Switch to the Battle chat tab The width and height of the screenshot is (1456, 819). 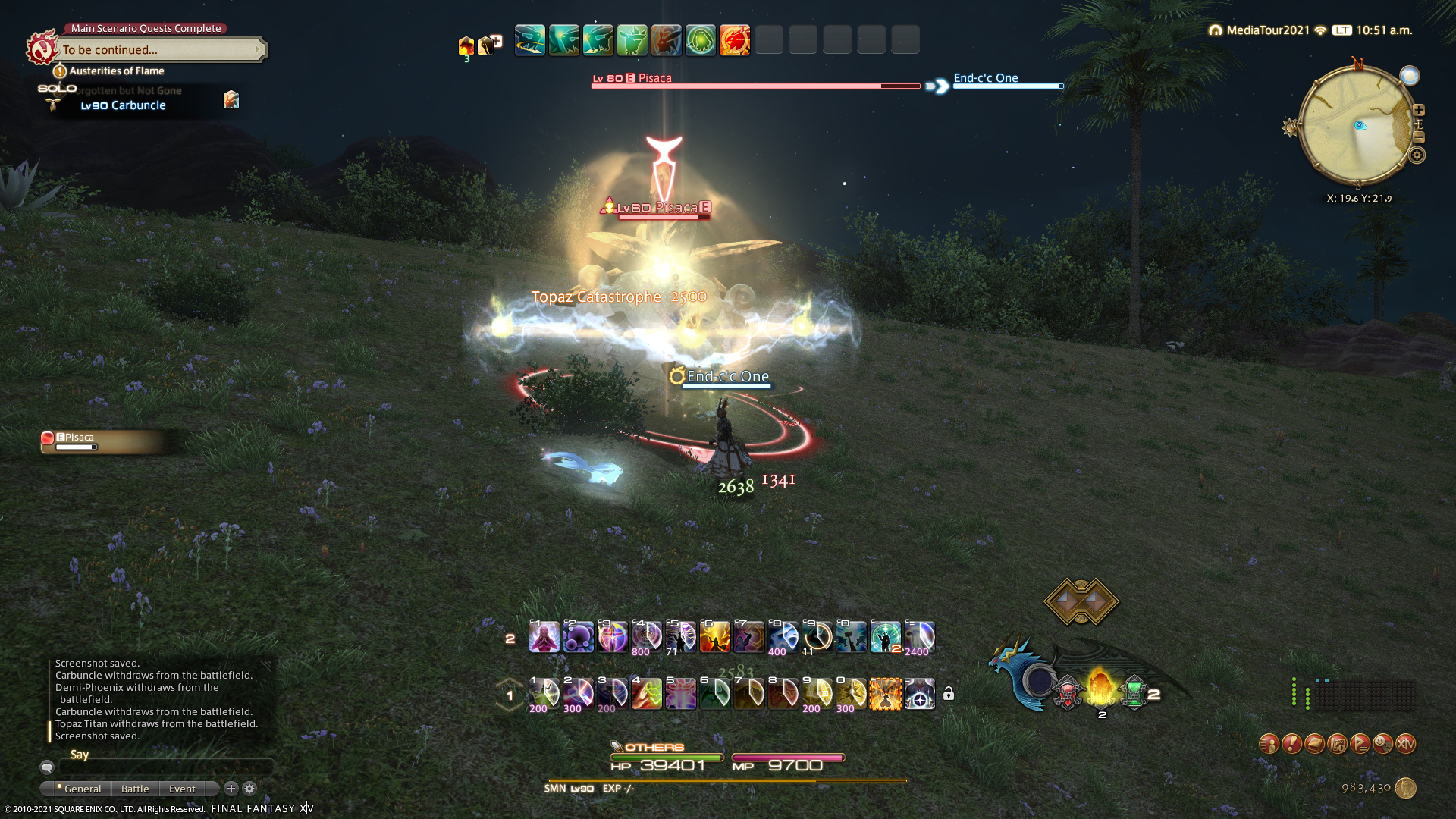[135, 789]
